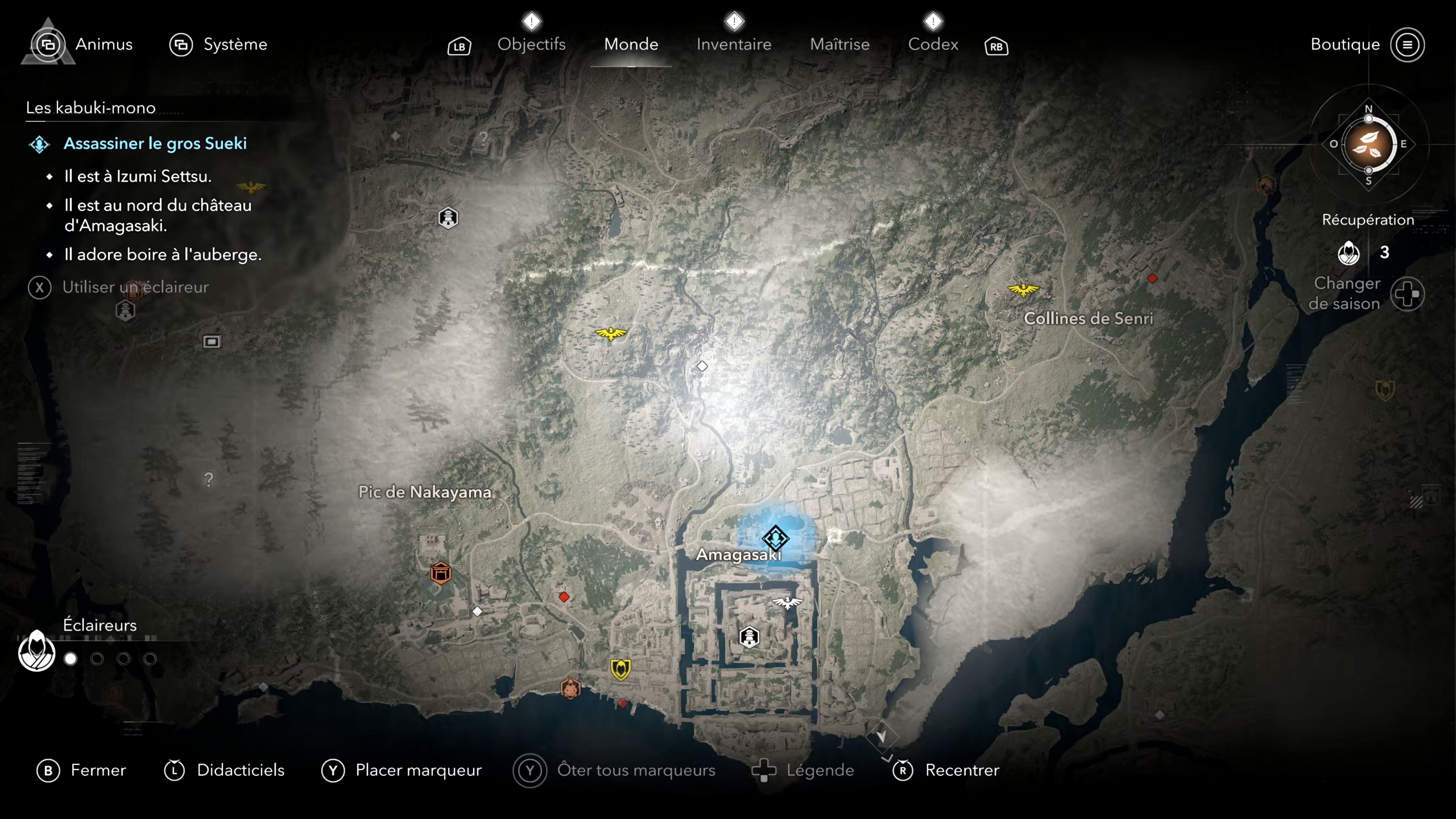
Task: Go to the Codex tab
Action: point(933,44)
